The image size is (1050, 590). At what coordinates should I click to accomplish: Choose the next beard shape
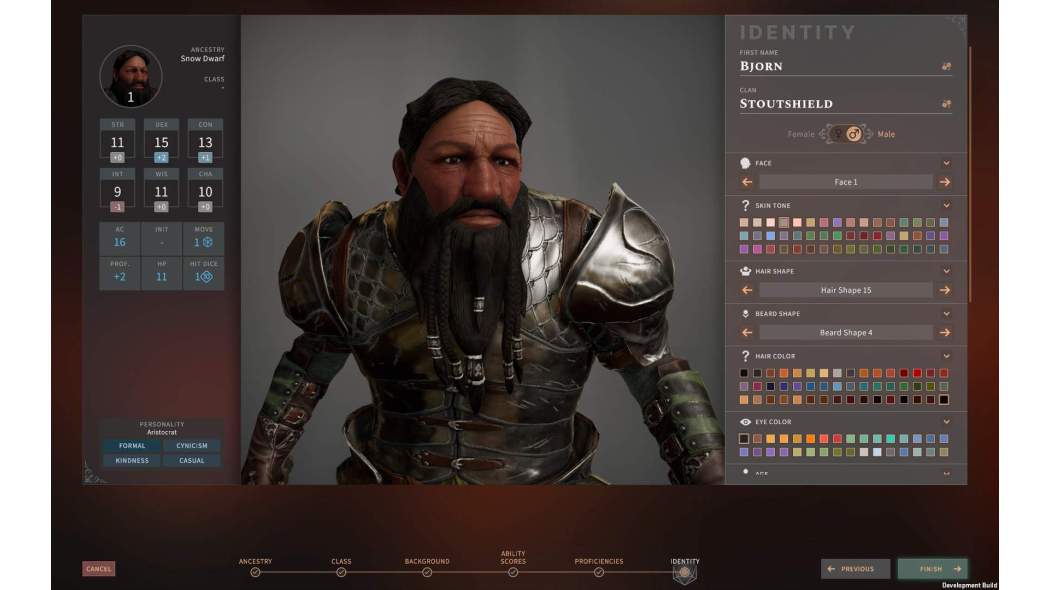coord(945,332)
